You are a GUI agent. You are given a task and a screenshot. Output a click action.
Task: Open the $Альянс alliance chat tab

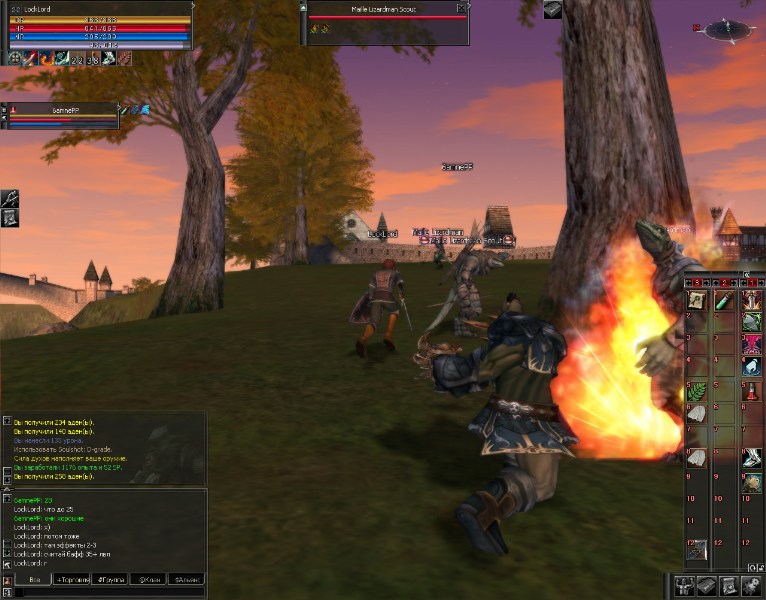tap(187, 579)
